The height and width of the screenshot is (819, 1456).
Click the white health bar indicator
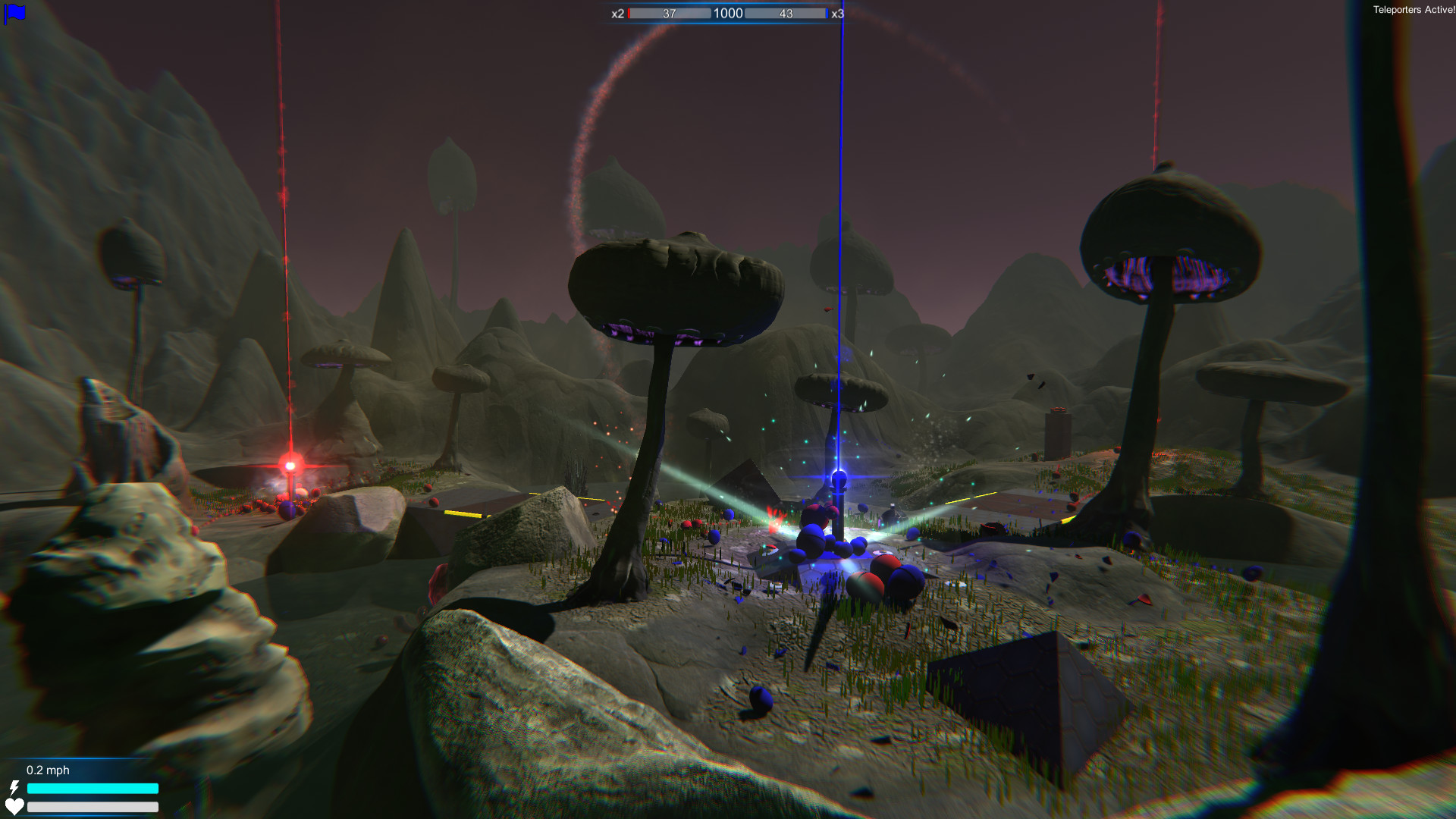coord(93,808)
